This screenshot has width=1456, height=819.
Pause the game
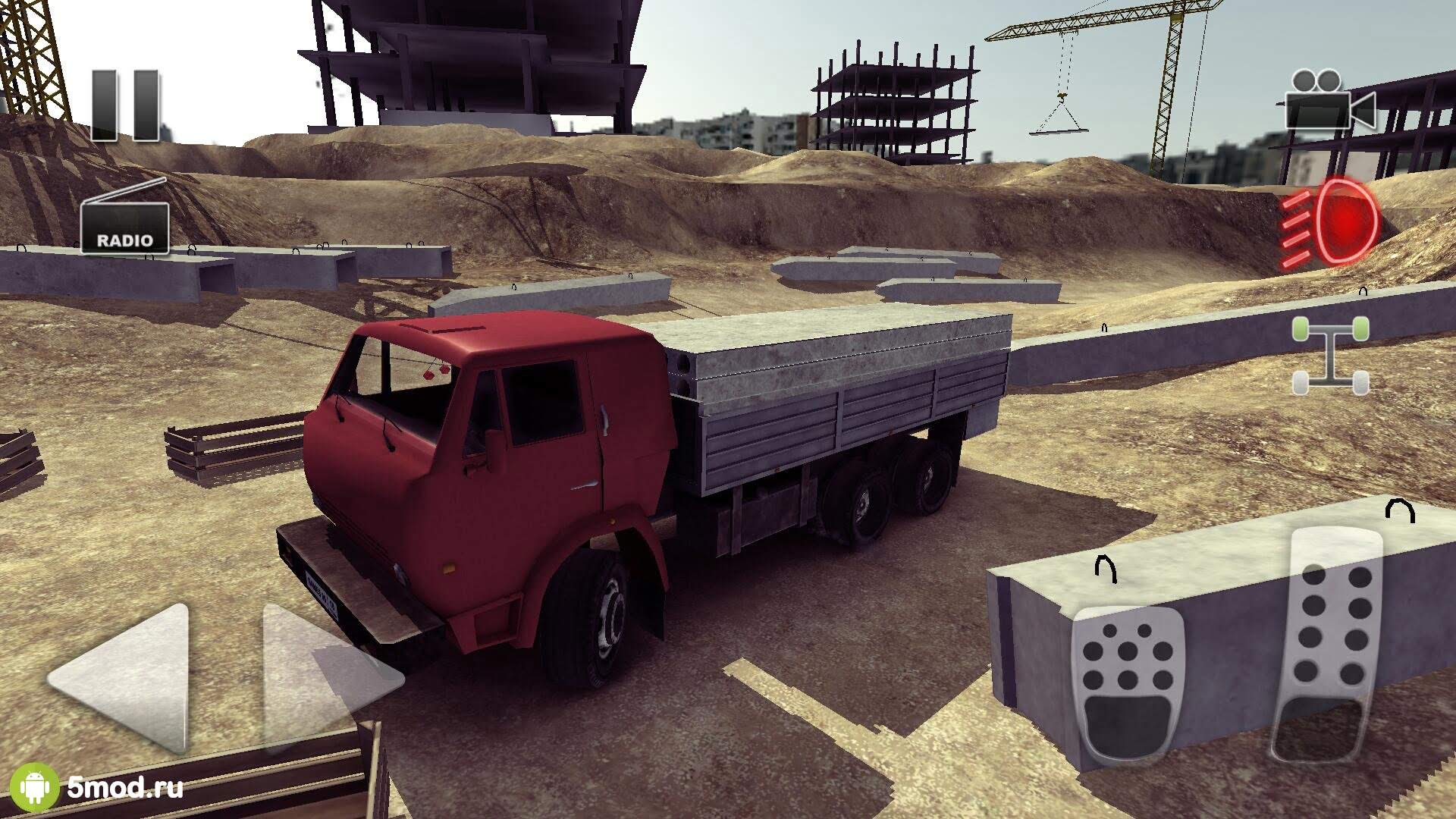click(125, 105)
